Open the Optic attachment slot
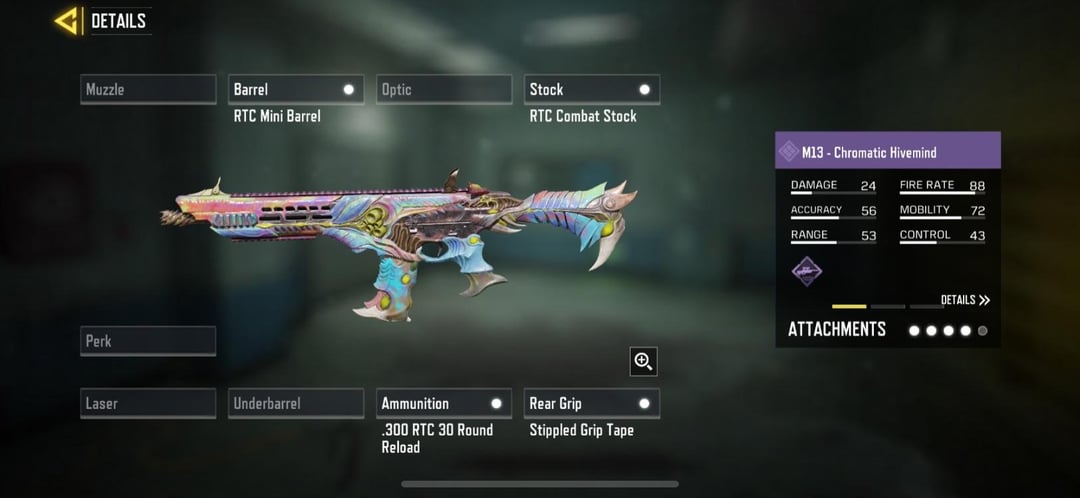 444,89
